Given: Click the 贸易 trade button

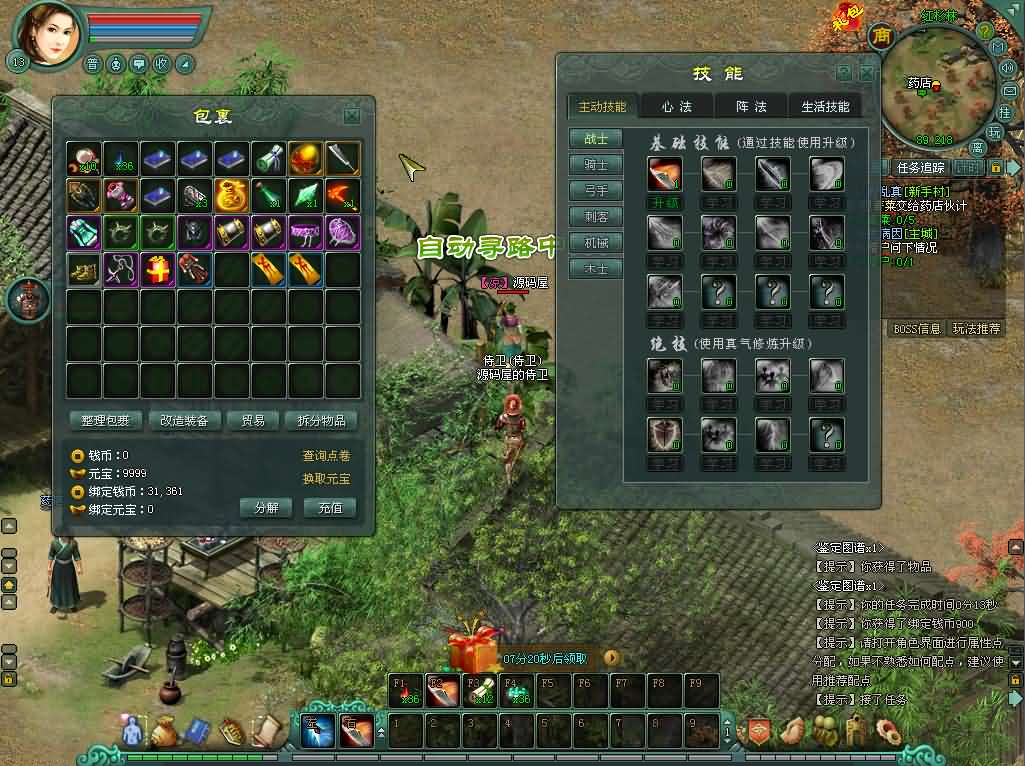Looking at the screenshot, I should pyautogui.click(x=252, y=420).
